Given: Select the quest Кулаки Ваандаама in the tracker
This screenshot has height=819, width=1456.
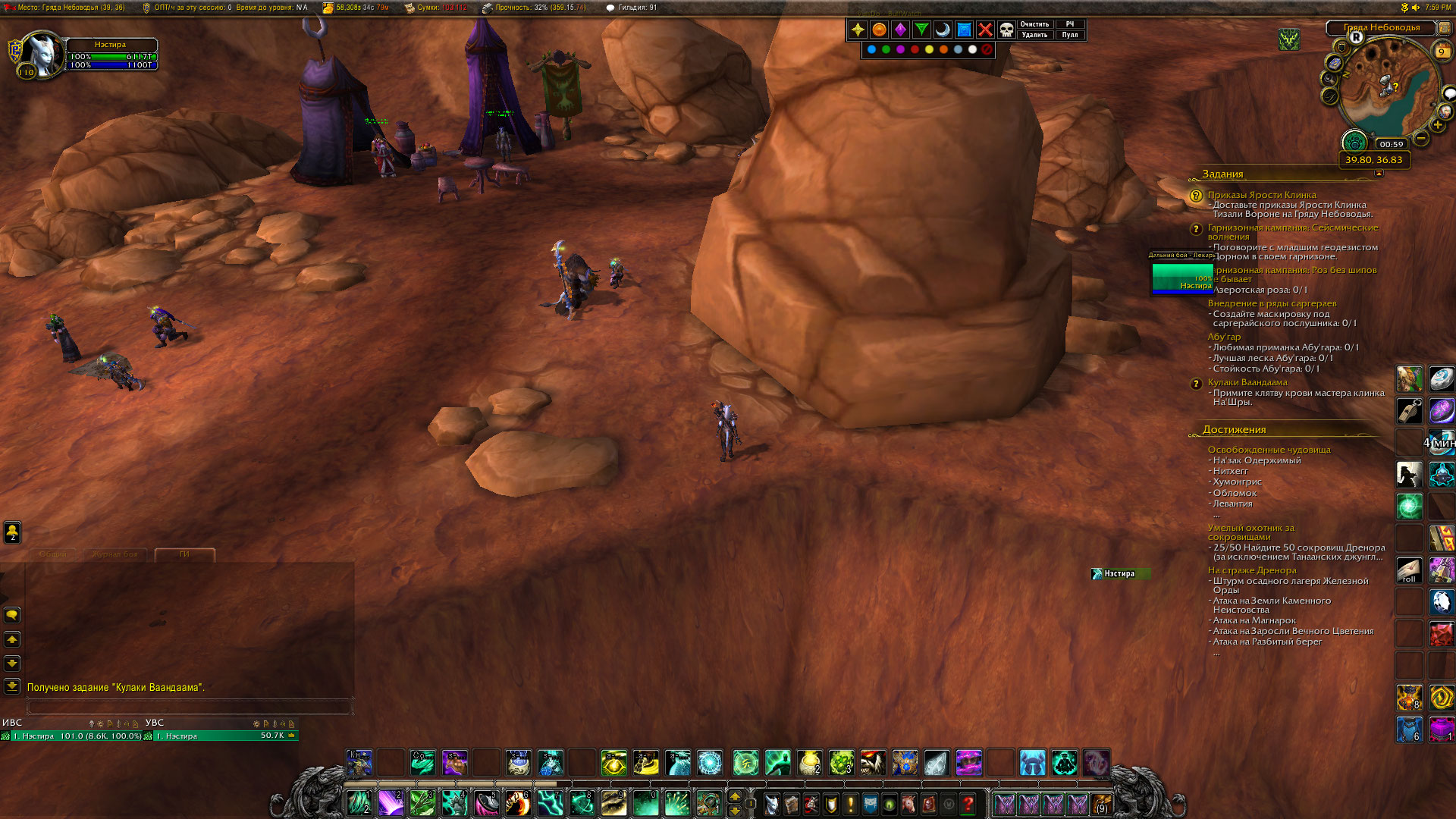Looking at the screenshot, I should pyautogui.click(x=1247, y=382).
